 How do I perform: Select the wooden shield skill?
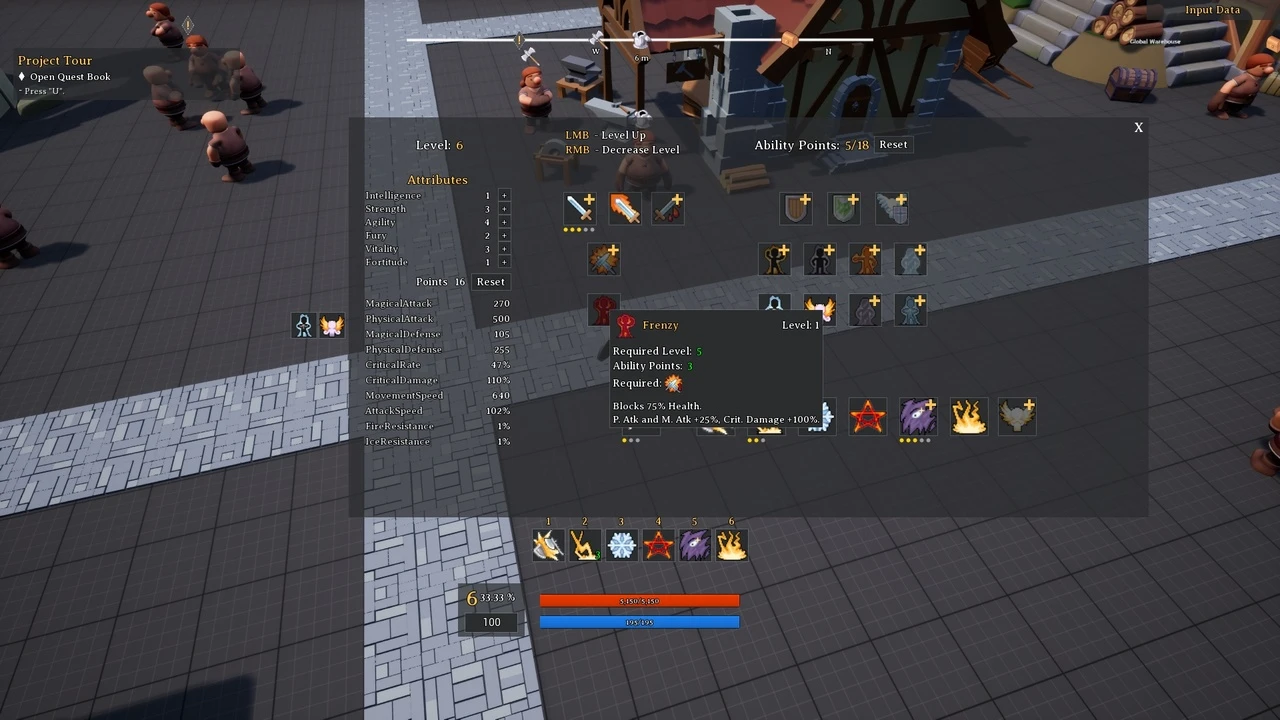click(x=796, y=208)
